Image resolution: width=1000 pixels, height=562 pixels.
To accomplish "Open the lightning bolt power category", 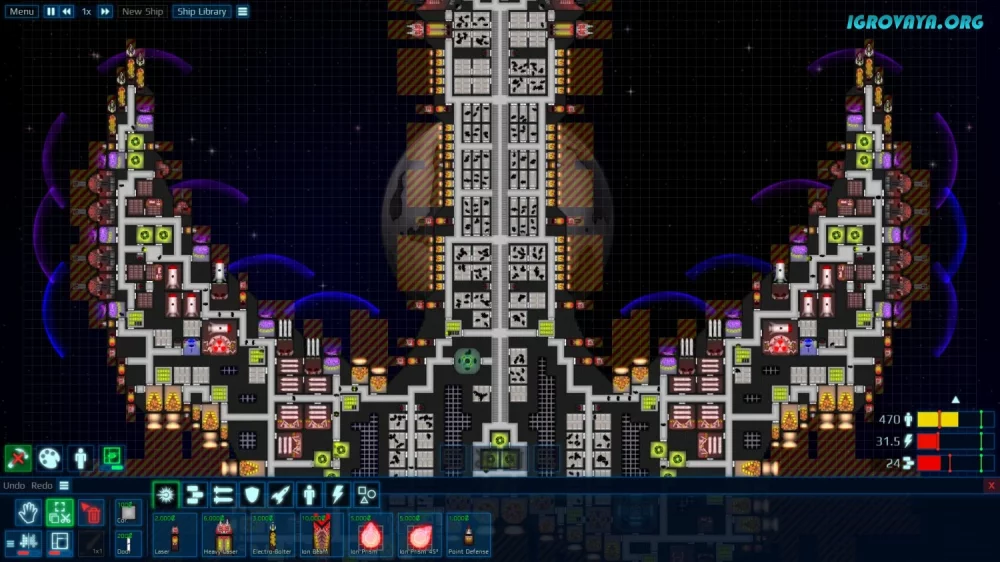I will pyautogui.click(x=338, y=494).
